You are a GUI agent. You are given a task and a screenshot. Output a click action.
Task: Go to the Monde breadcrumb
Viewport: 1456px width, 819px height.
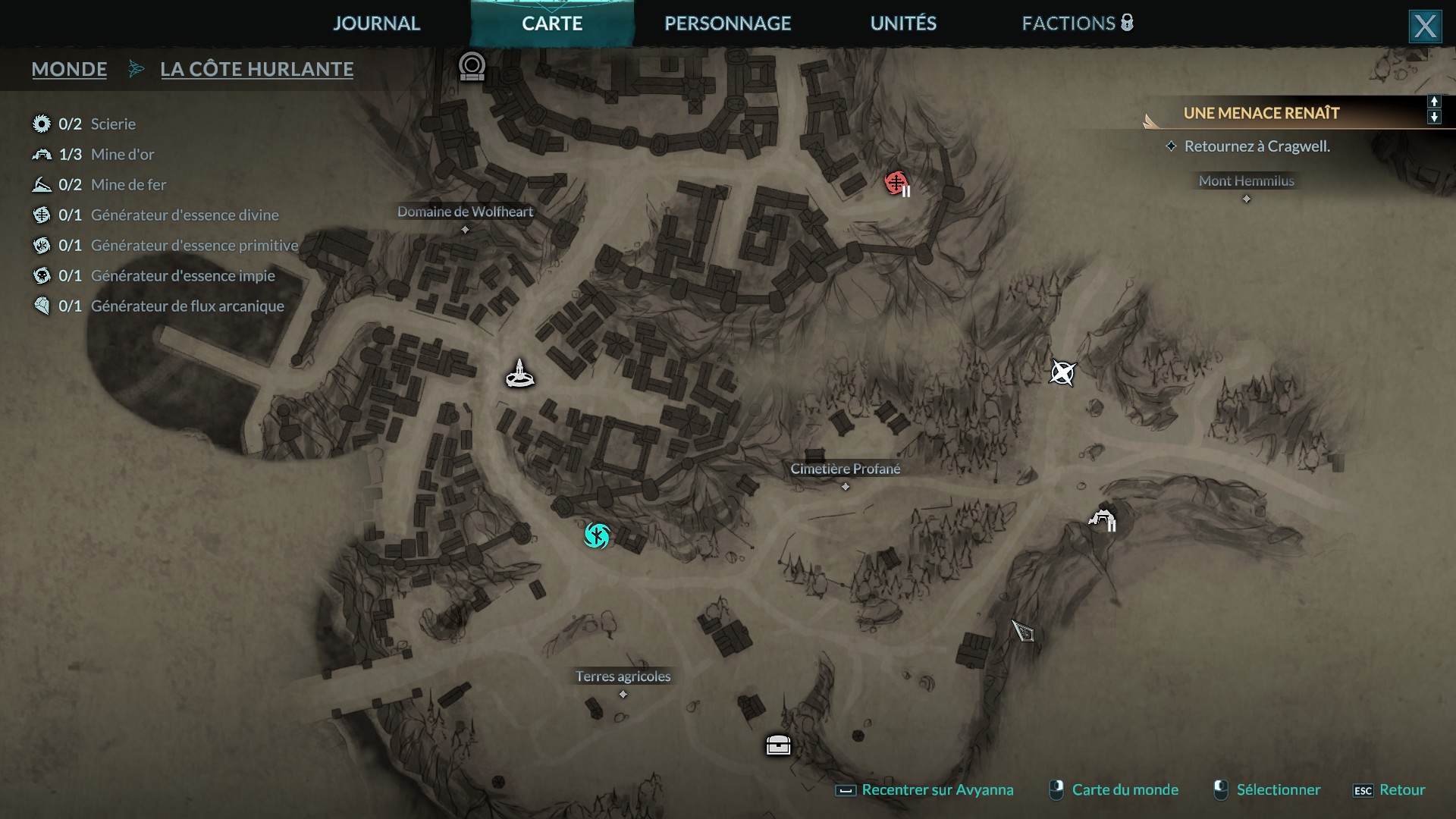(69, 69)
